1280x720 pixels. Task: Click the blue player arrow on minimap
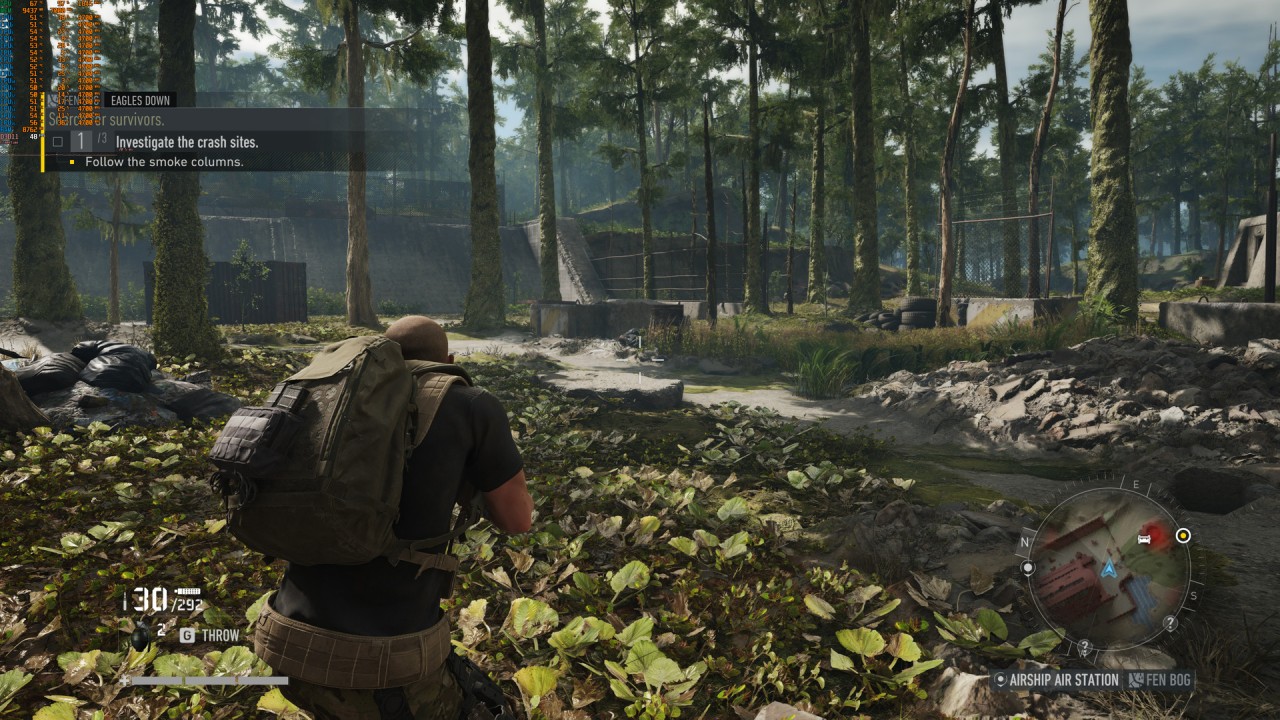[x=1108, y=569]
